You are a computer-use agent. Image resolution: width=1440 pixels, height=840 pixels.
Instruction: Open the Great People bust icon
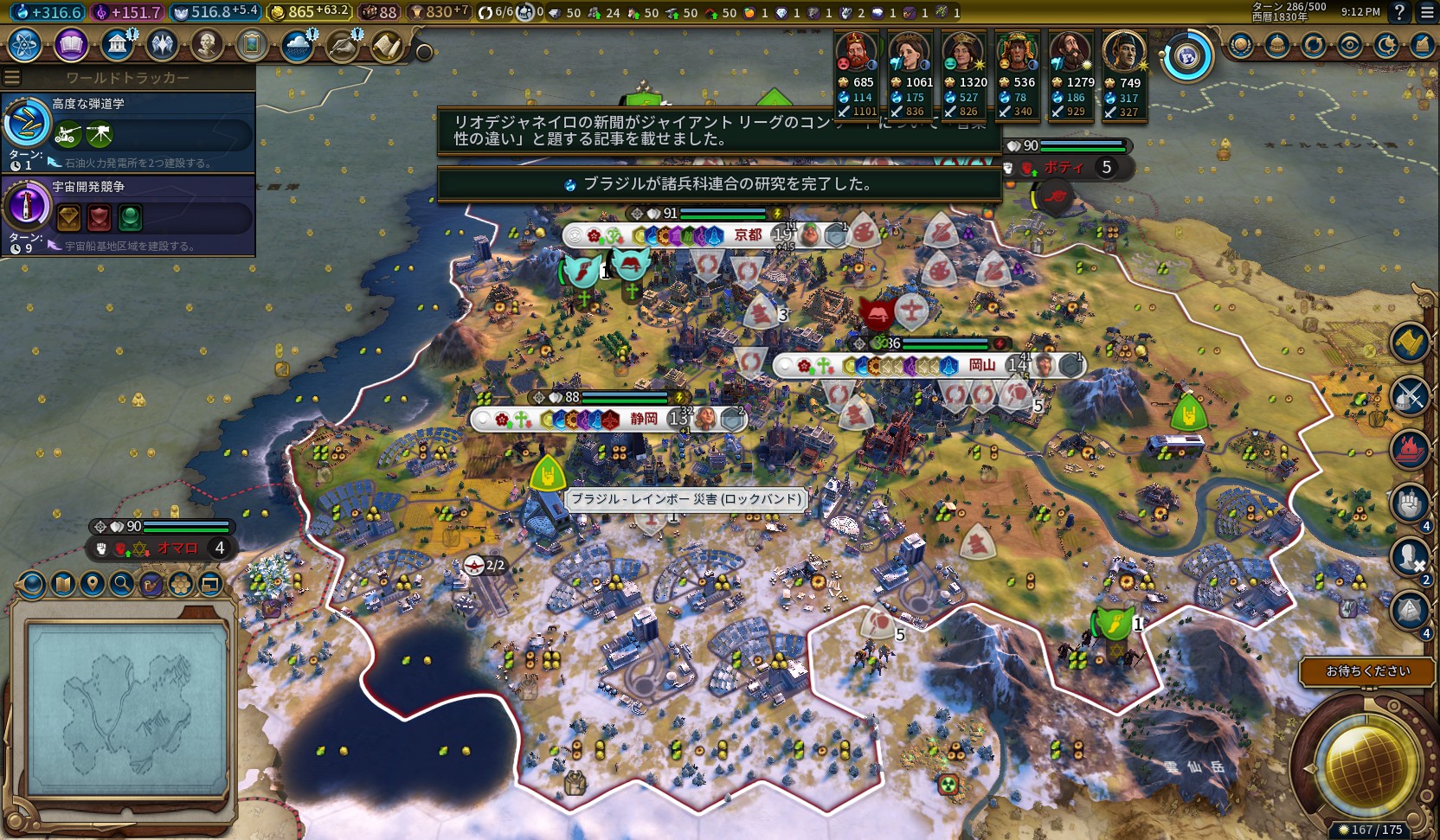point(207,44)
